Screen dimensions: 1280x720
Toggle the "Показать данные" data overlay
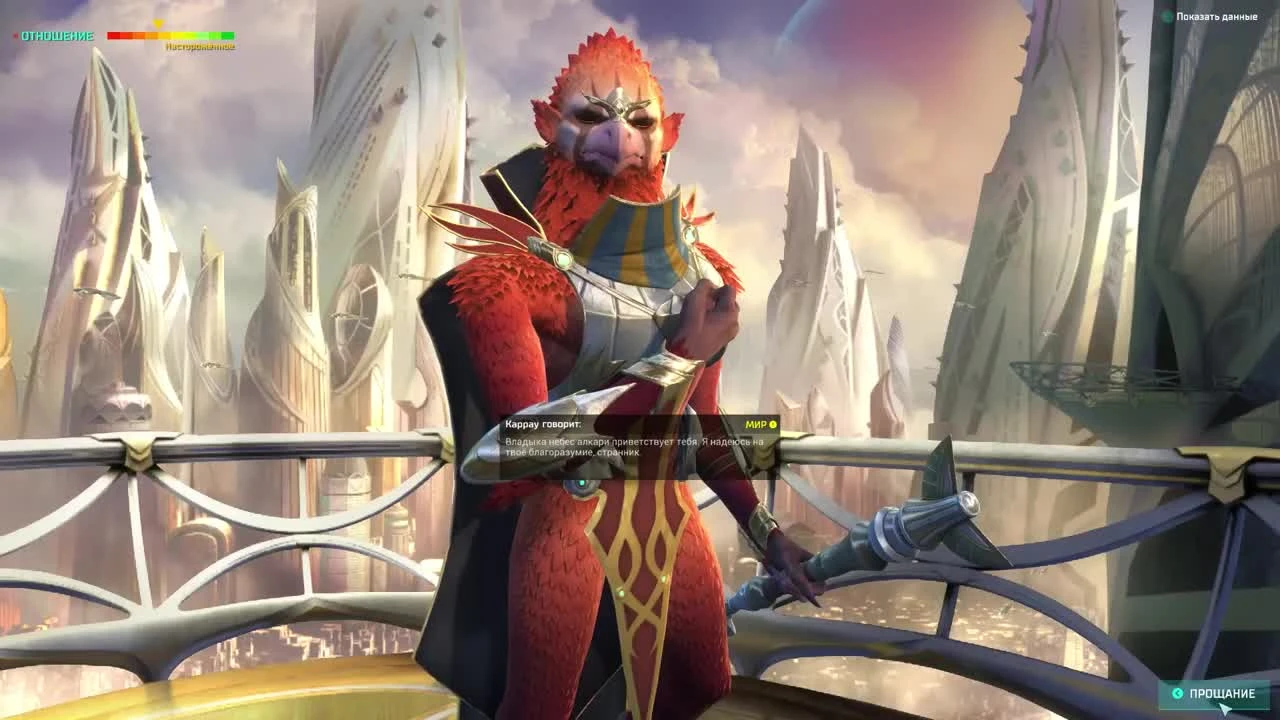1215,17
